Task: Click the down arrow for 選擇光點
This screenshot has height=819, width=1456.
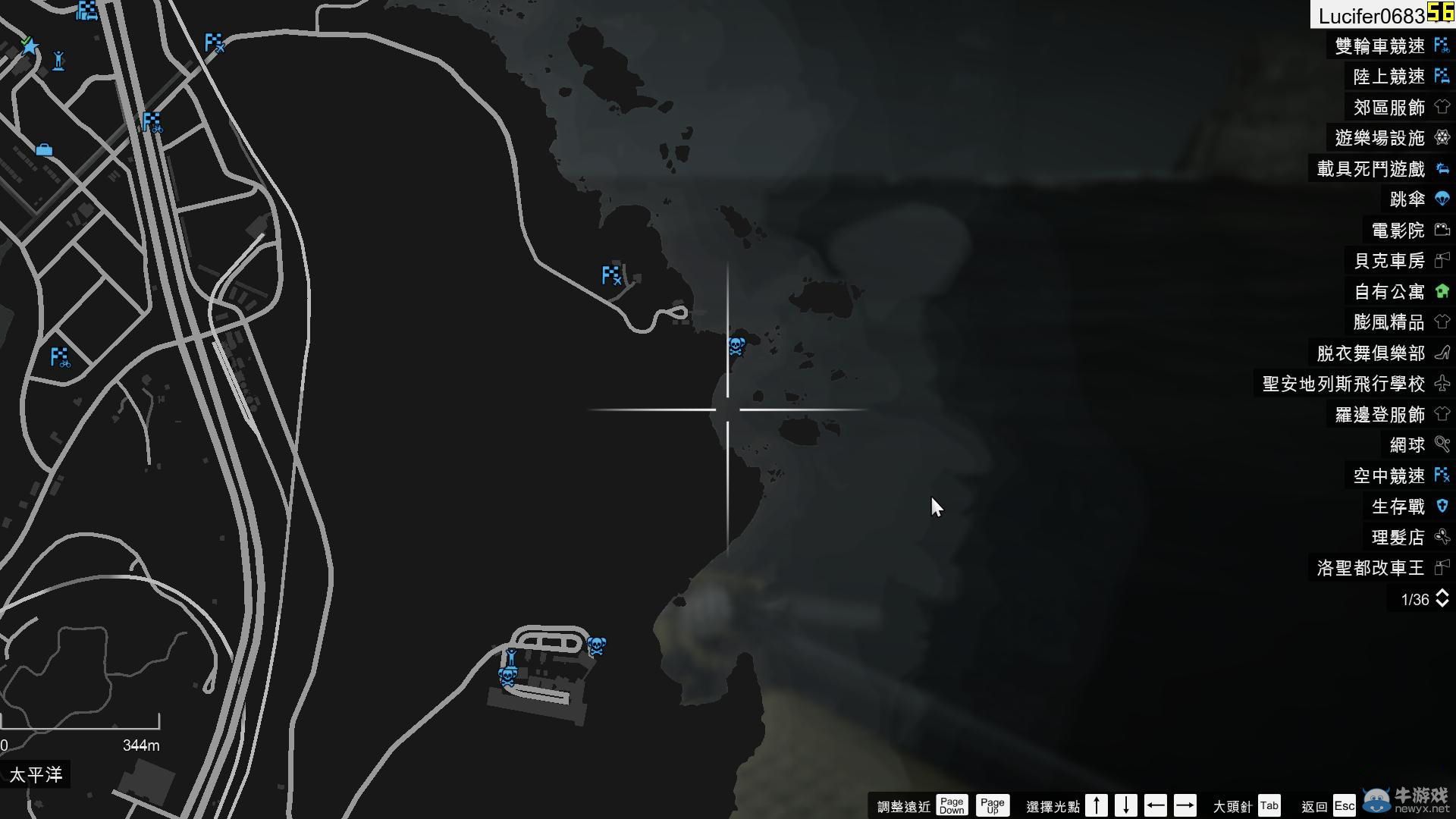Action: tap(1127, 805)
